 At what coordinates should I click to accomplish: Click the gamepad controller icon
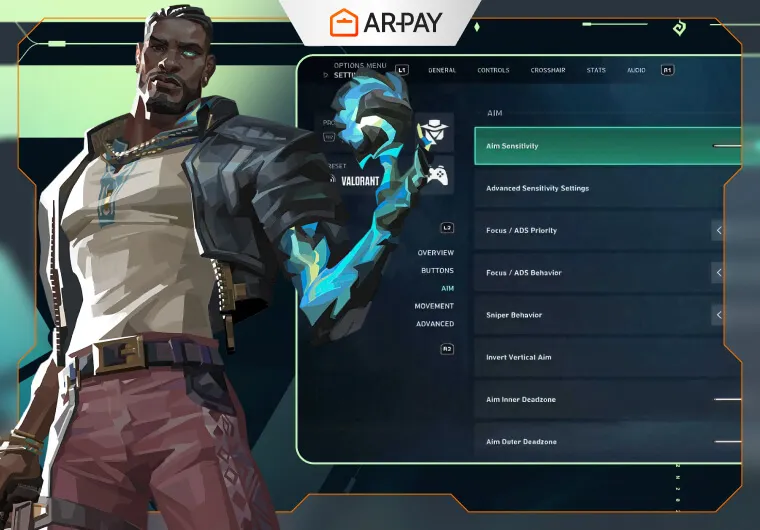(436, 175)
